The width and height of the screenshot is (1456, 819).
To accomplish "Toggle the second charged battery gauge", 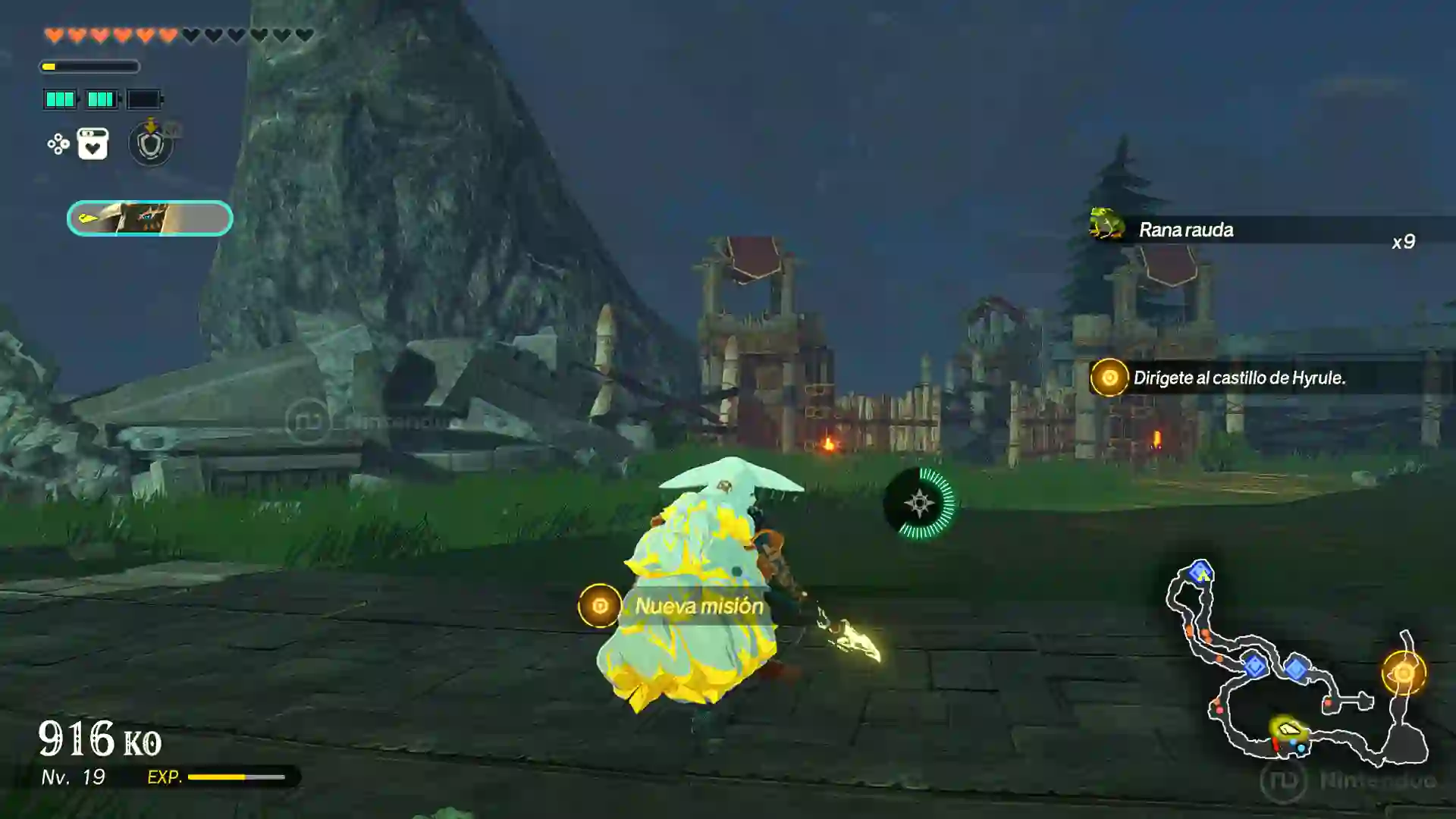I will click(x=101, y=99).
